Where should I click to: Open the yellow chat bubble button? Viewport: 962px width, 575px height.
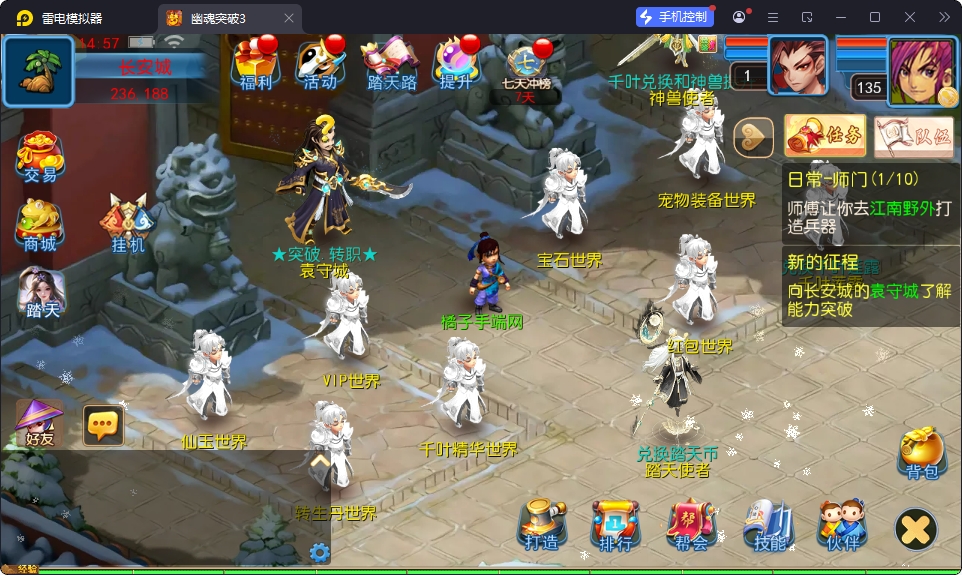[x=103, y=425]
